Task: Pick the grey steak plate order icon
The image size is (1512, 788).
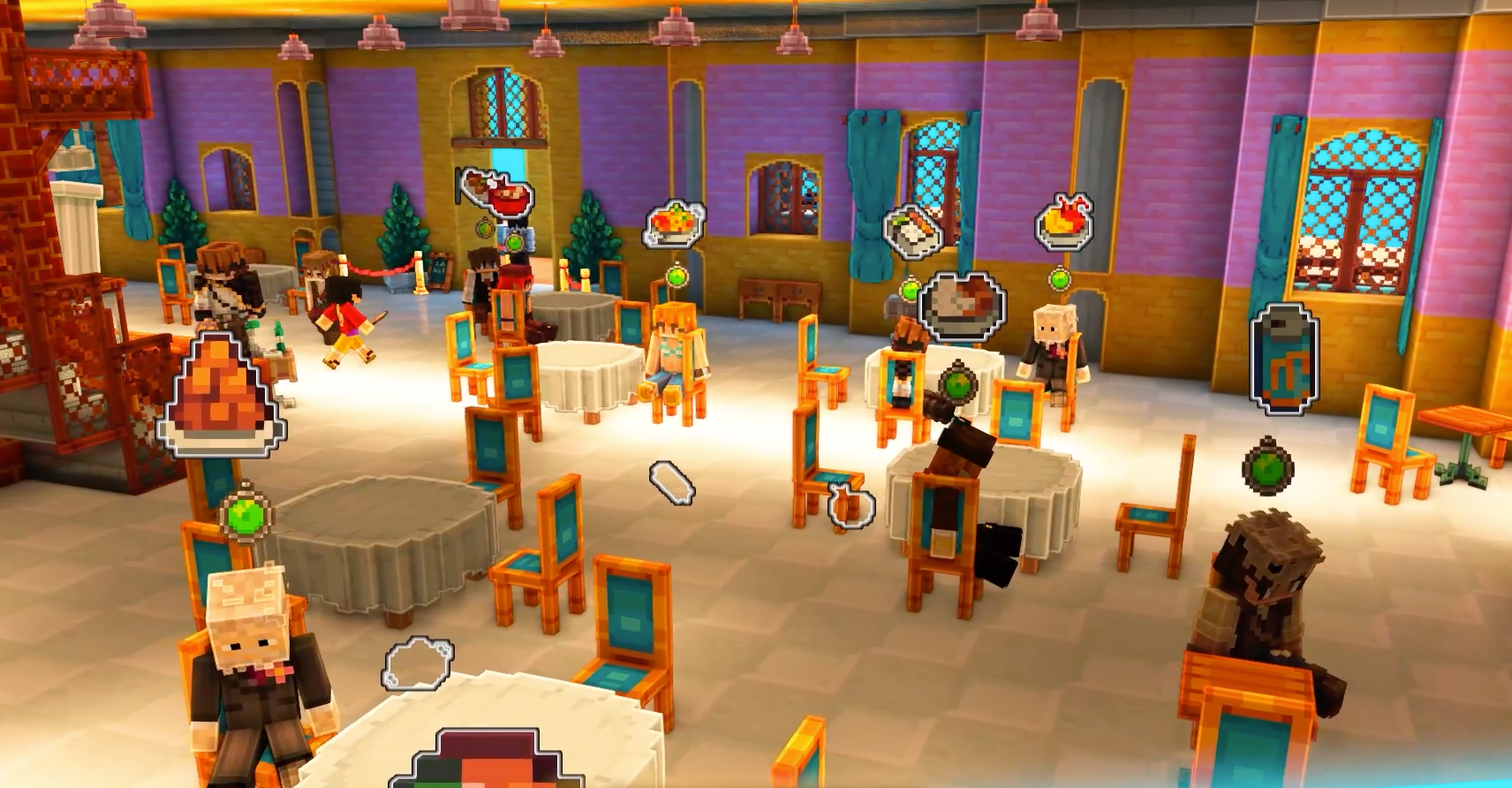Action: (962, 305)
